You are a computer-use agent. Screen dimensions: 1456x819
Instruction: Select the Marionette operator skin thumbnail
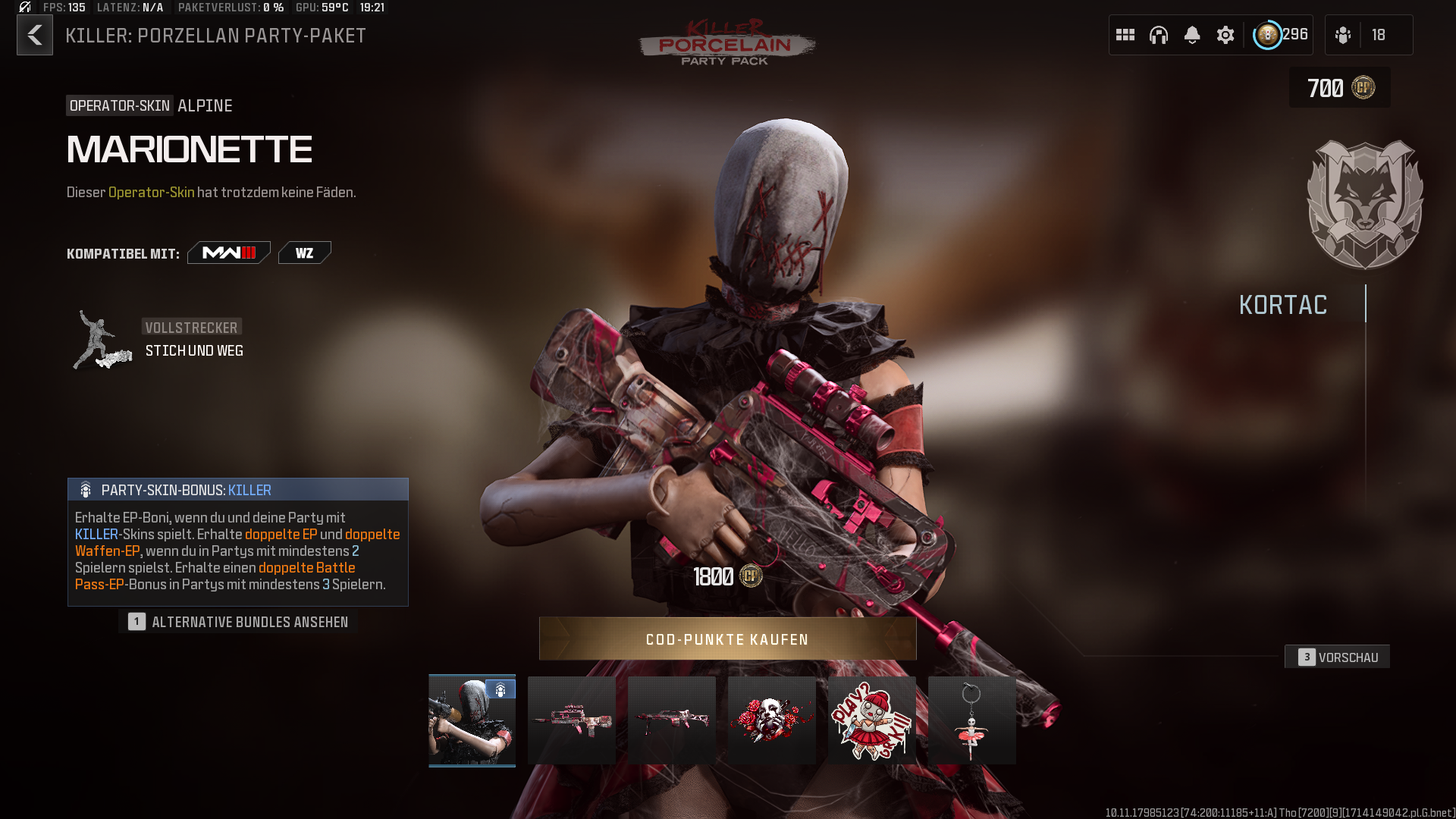pos(472,720)
